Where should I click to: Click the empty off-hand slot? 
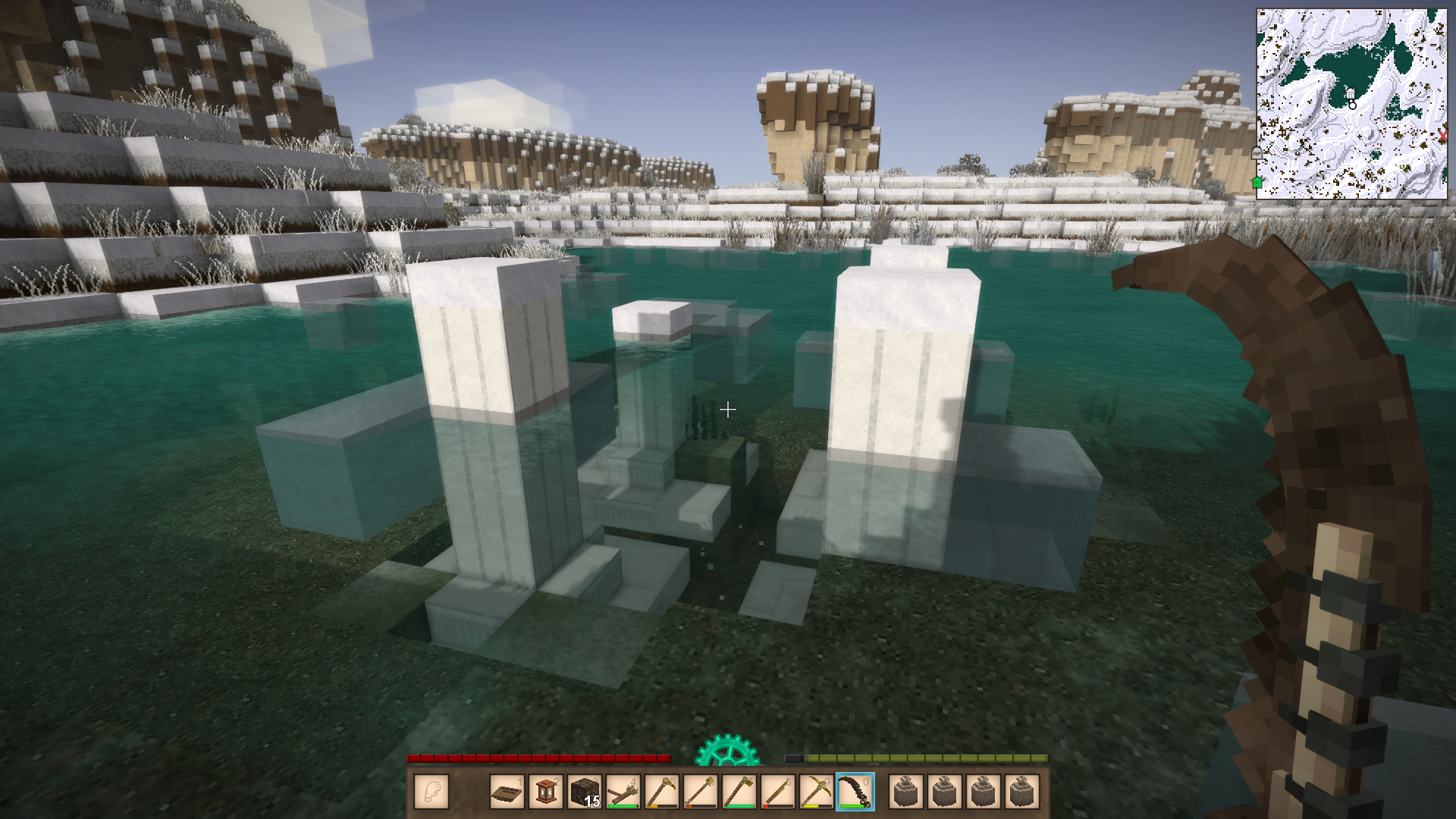tap(431, 792)
